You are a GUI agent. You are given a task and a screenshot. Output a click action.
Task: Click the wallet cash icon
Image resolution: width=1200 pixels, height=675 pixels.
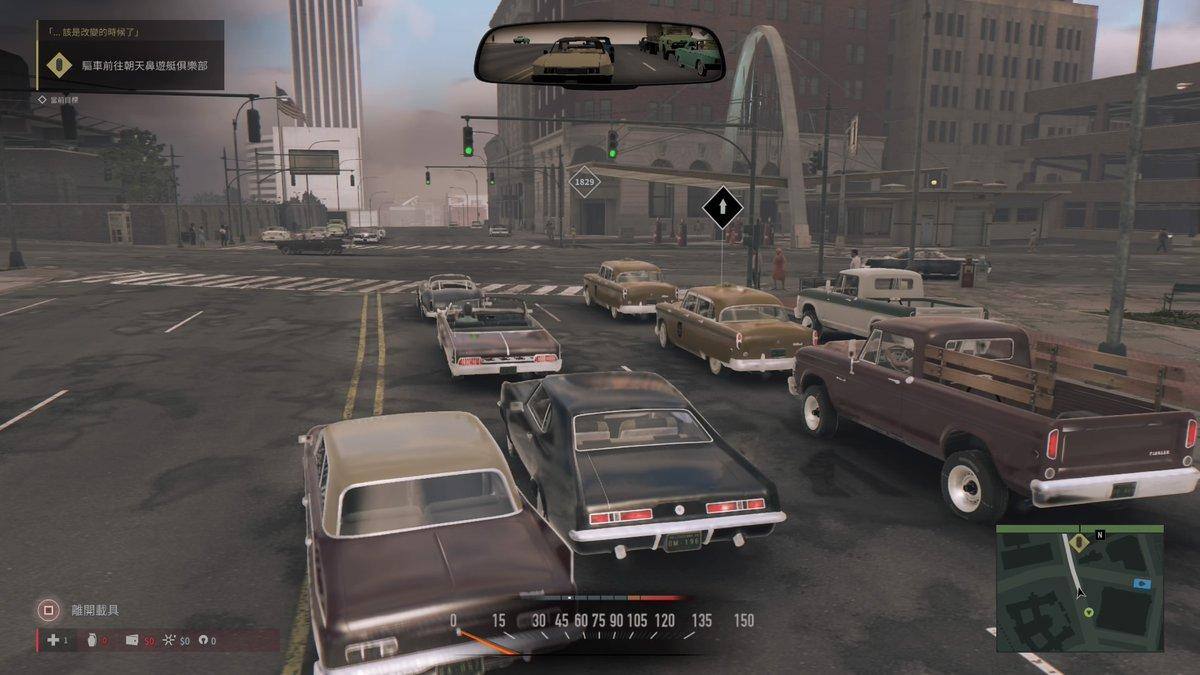pos(132,640)
